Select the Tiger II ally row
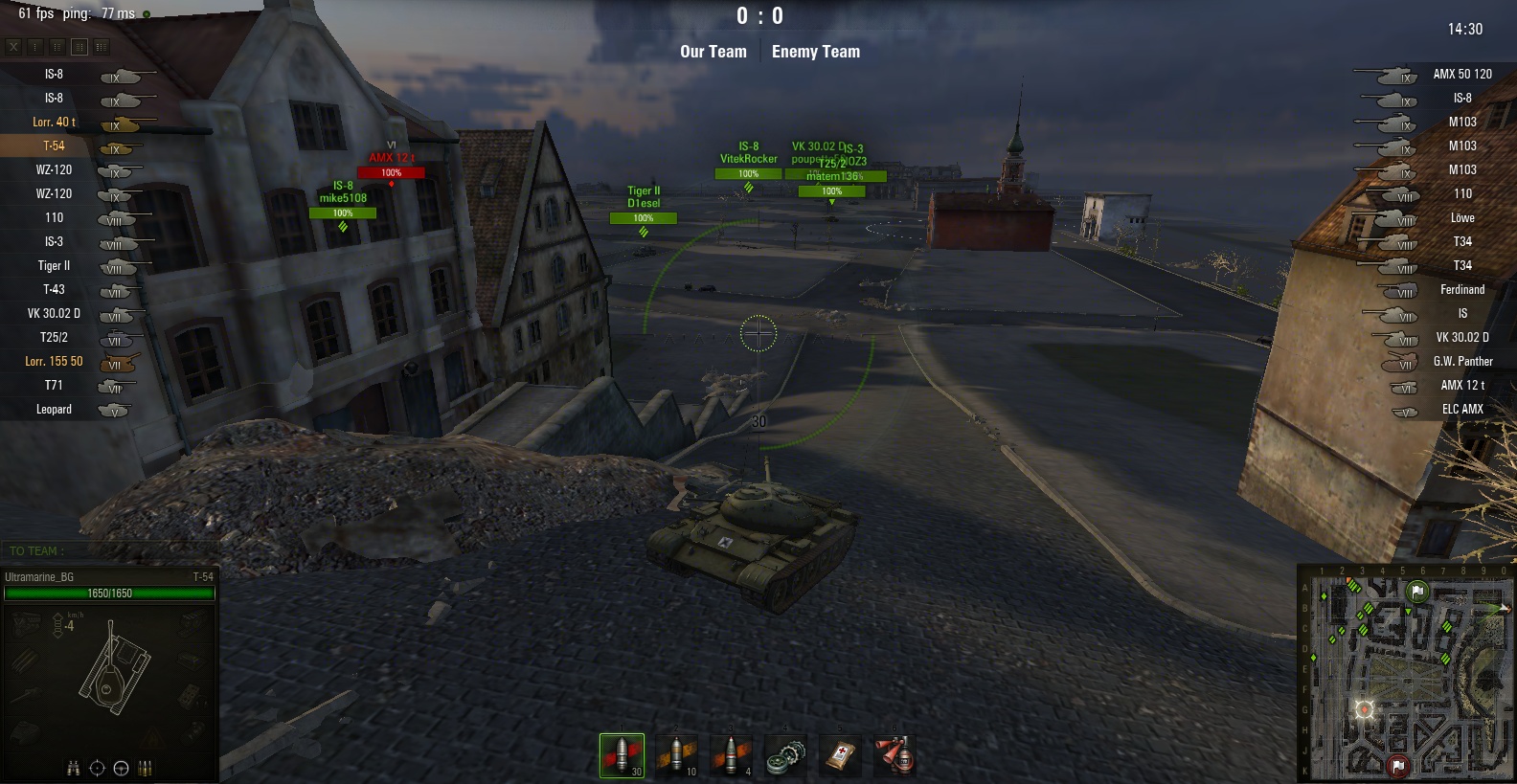The width and height of the screenshot is (1517, 784). pos(55,266)
